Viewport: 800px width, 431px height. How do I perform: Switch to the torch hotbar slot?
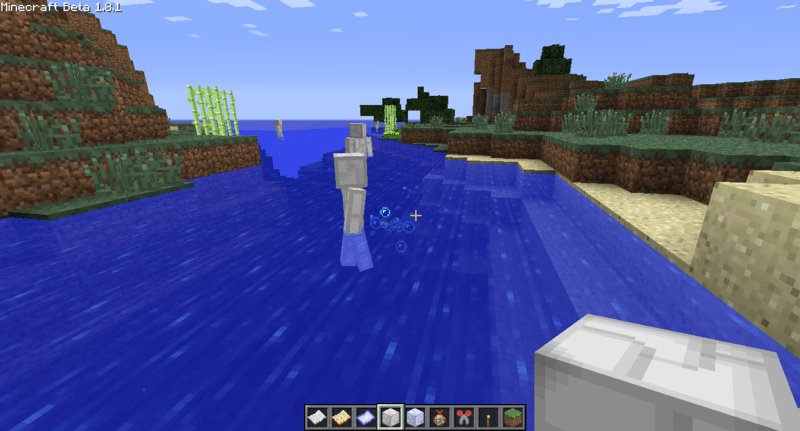487,418
